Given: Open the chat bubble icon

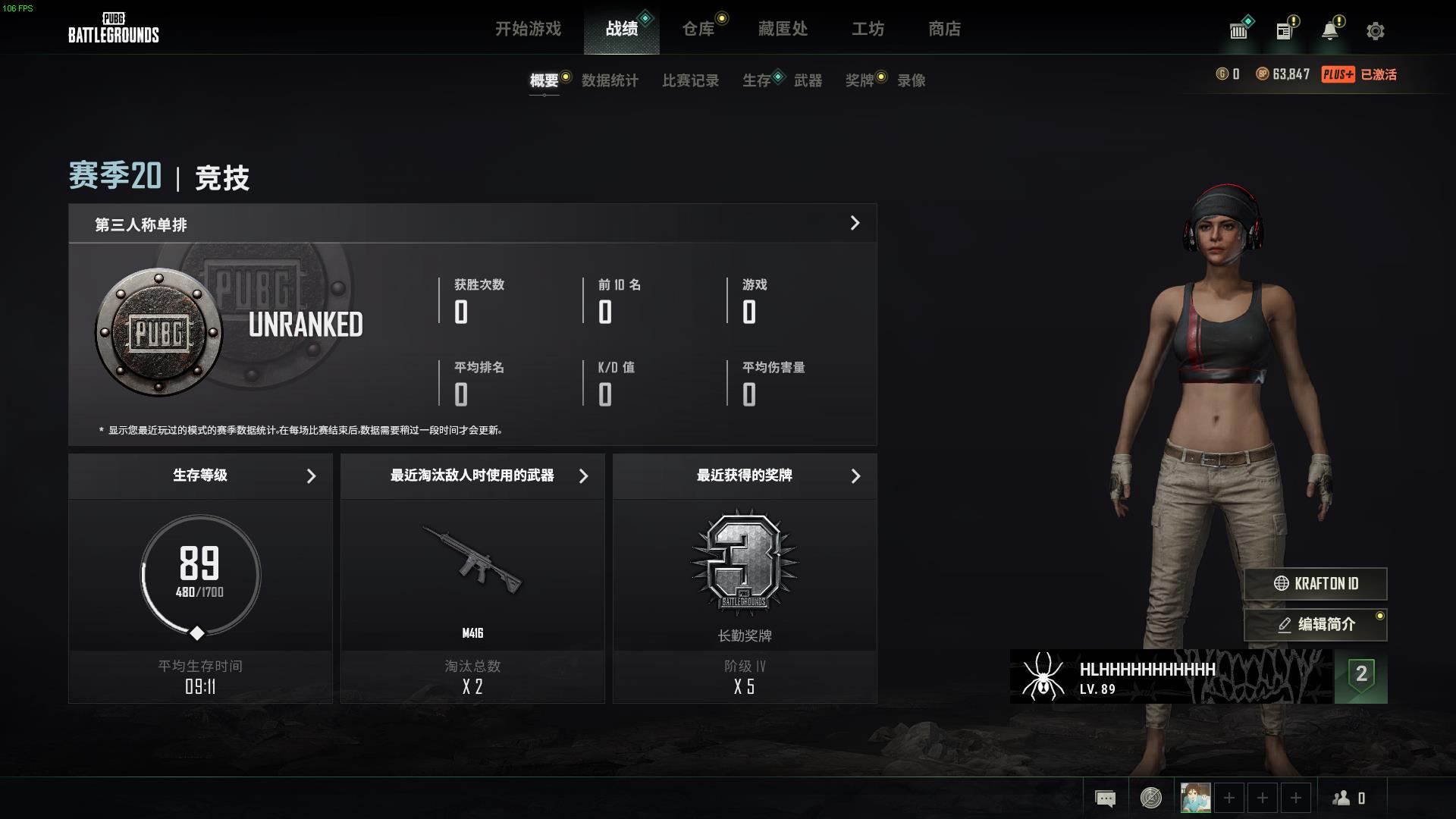Looking at the screenshot, I should click(x=1105, y=798).
